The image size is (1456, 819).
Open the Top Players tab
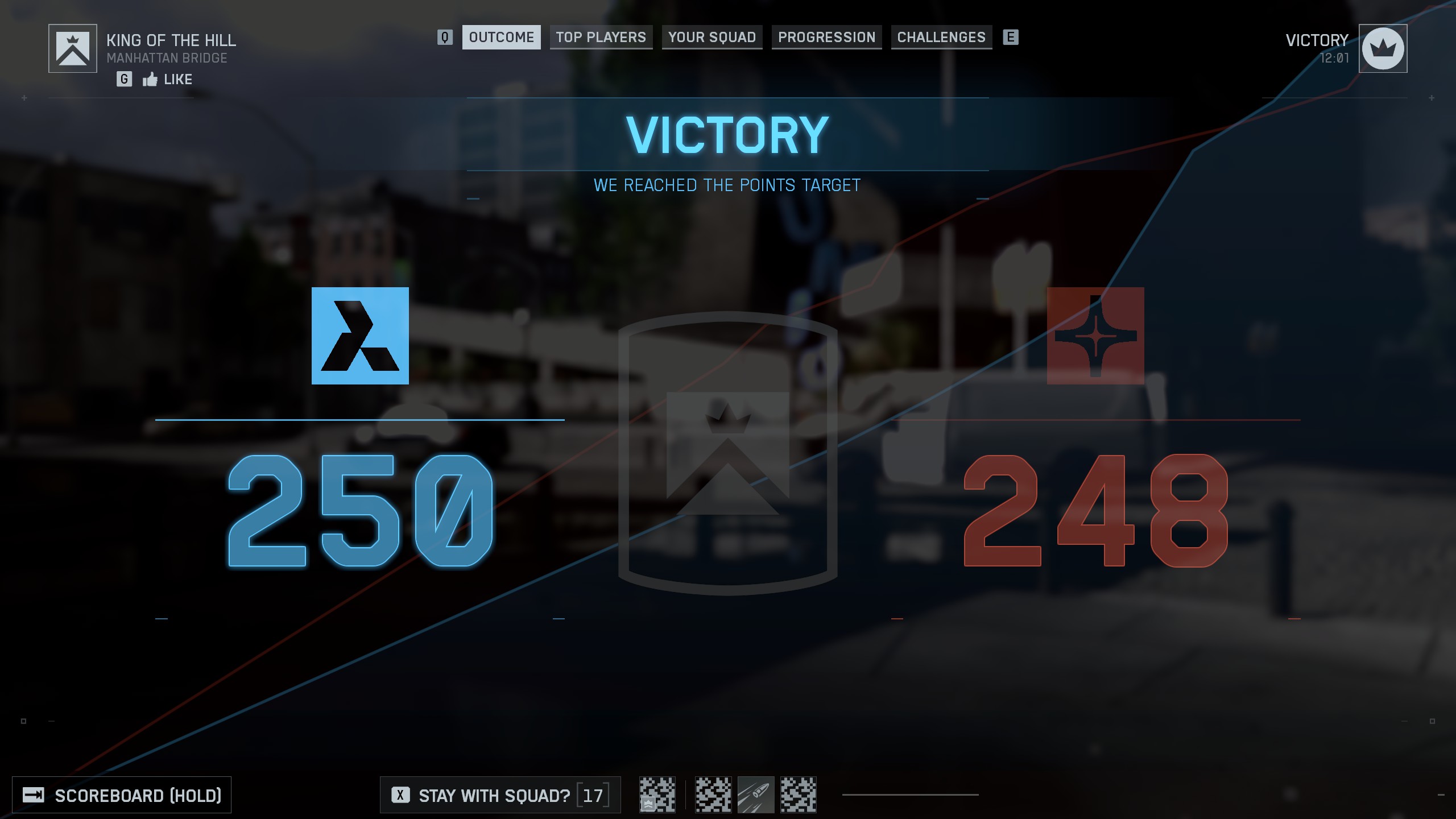601,38
